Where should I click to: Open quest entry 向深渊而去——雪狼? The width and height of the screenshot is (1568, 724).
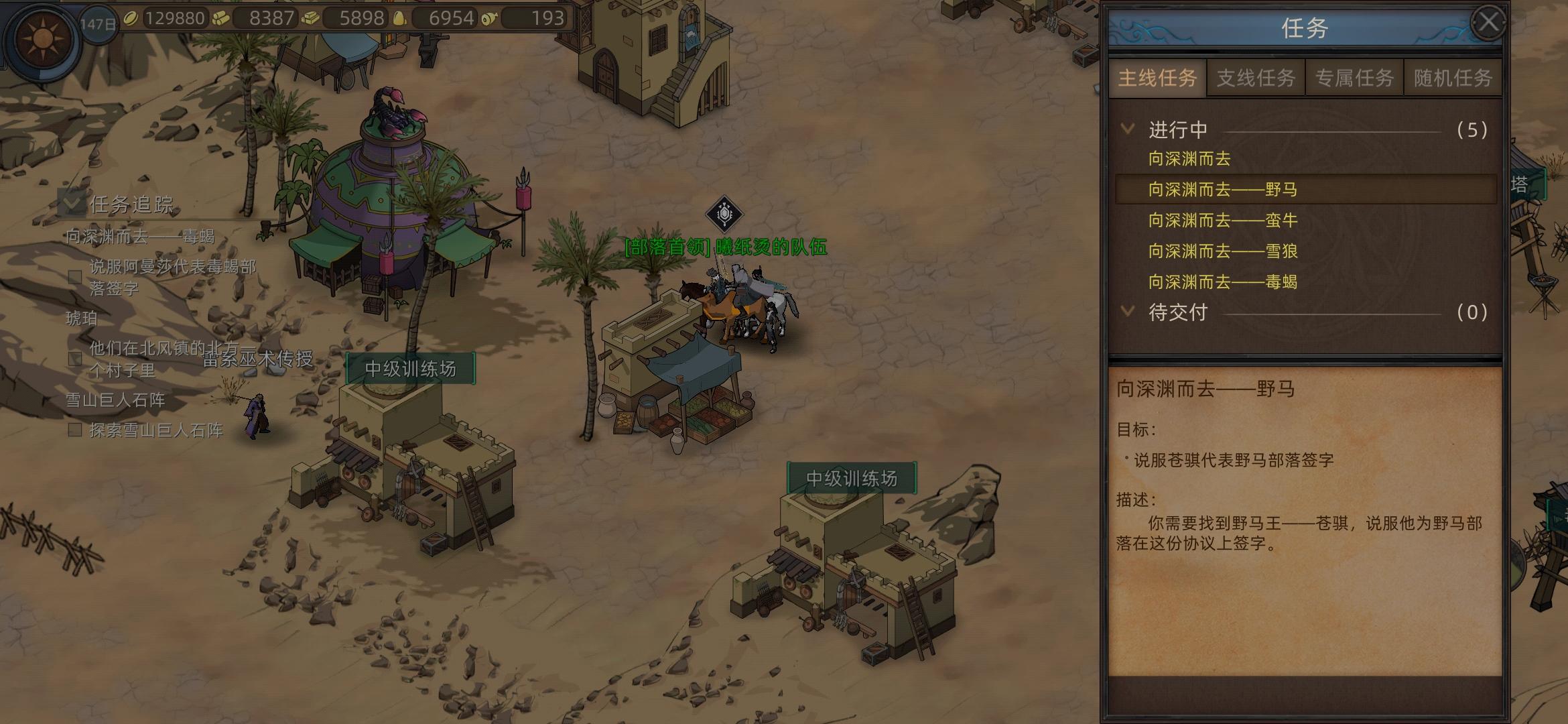pyautogui.click(x=1223, y=251)
